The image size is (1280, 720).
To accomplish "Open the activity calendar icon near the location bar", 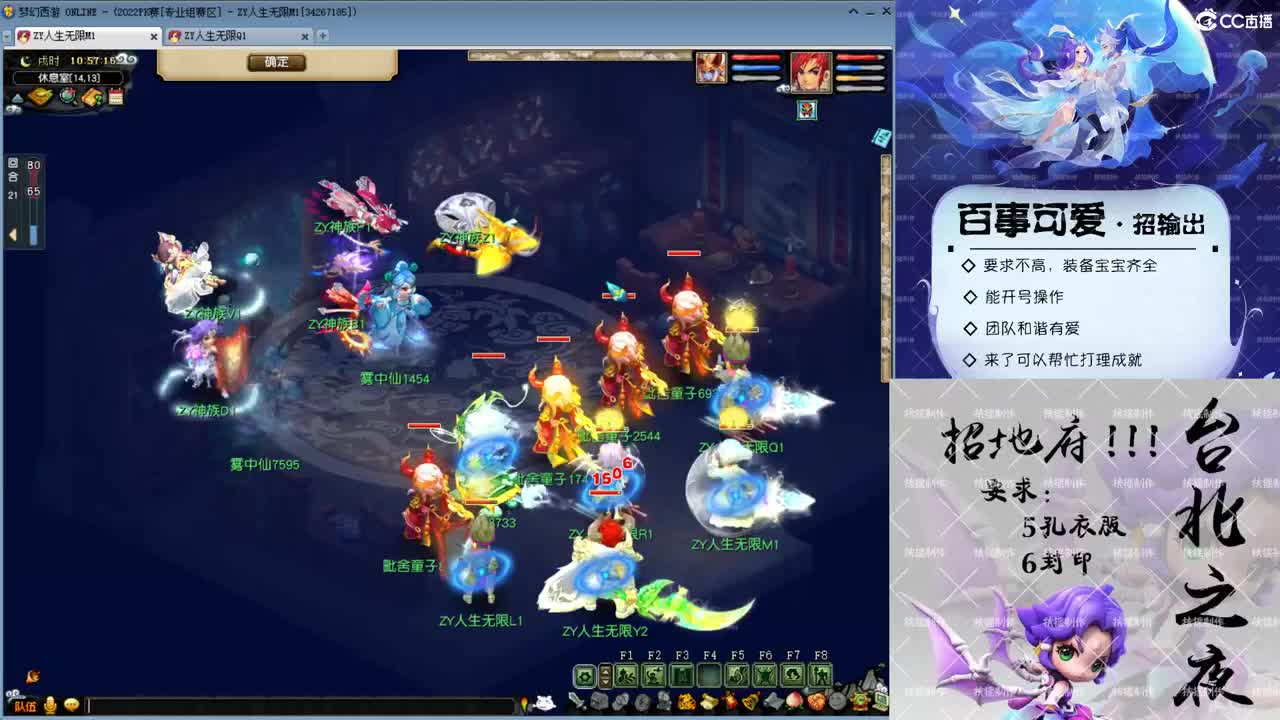I will coord(115,96).
